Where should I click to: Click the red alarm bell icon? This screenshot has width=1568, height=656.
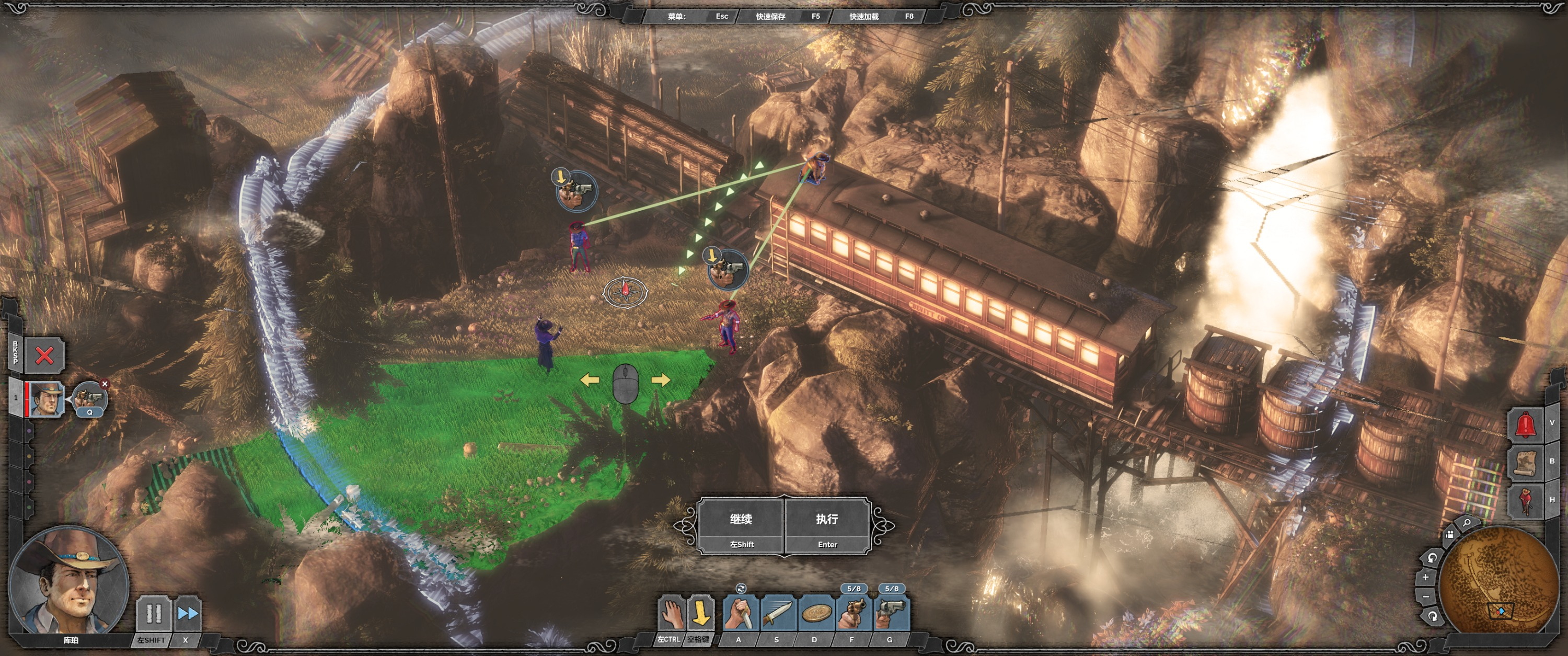[1525, 424]
